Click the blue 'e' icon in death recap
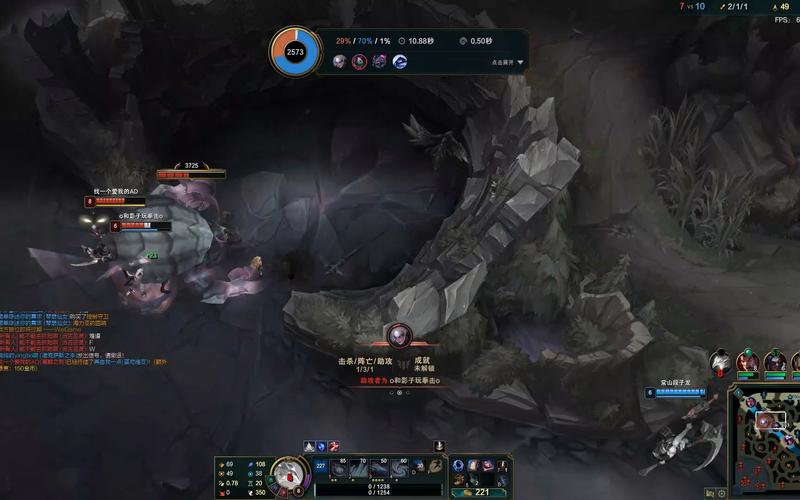This screenshot has width=800, height=500. [400, 62]
